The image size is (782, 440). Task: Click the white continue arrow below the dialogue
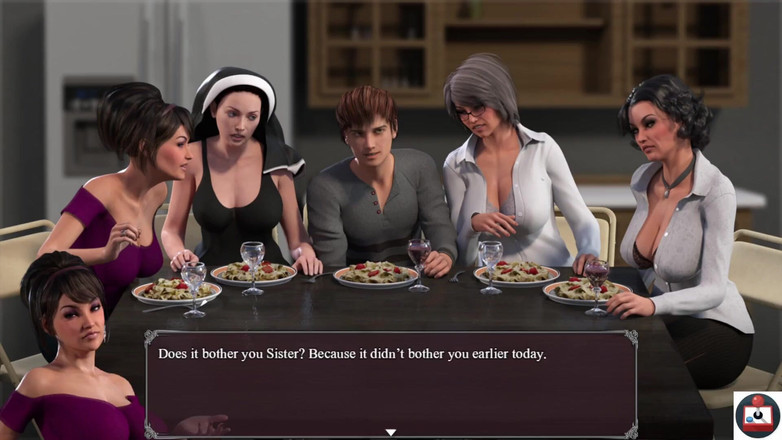pyautogui.click(x=391, y=432)
